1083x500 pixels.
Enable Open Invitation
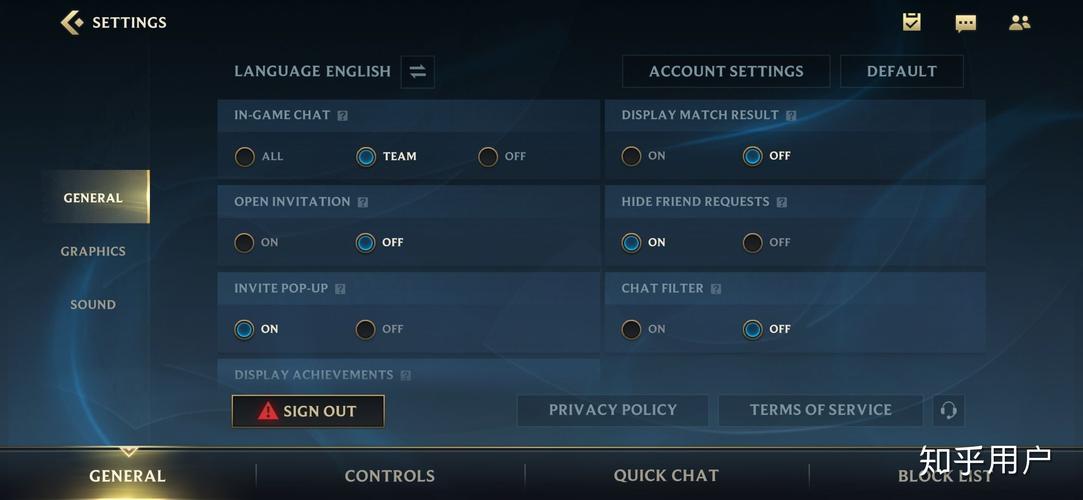245,242
